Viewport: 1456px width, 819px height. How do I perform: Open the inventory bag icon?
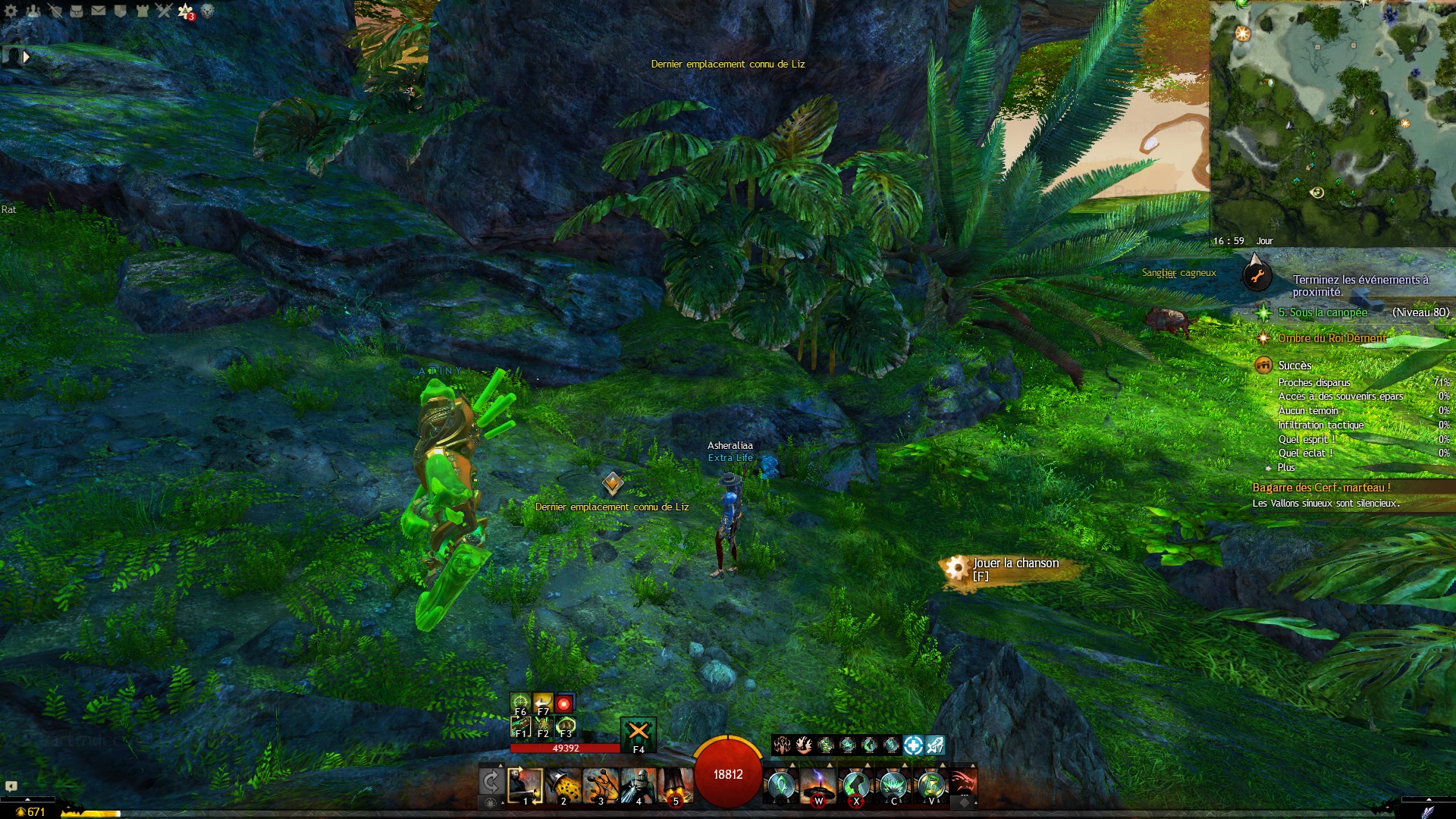click(77, 11)
